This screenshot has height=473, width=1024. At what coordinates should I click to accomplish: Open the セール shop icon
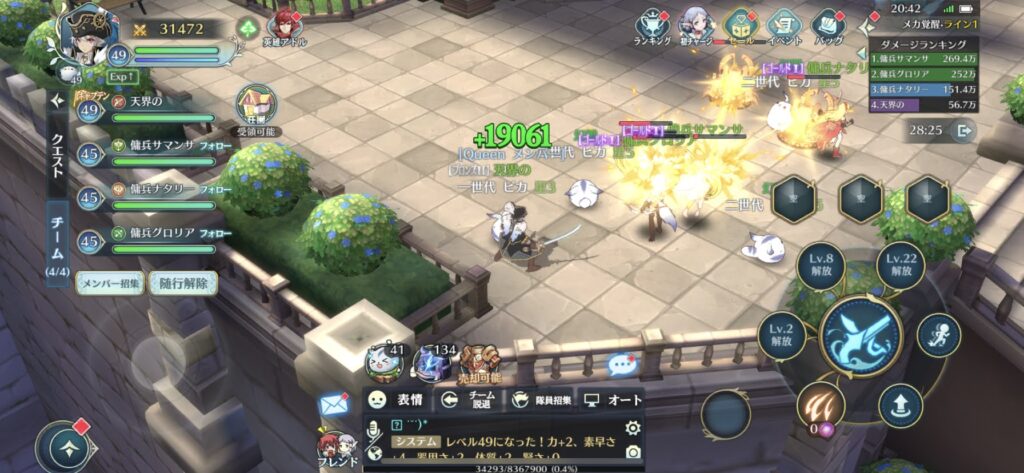[741, 25]
